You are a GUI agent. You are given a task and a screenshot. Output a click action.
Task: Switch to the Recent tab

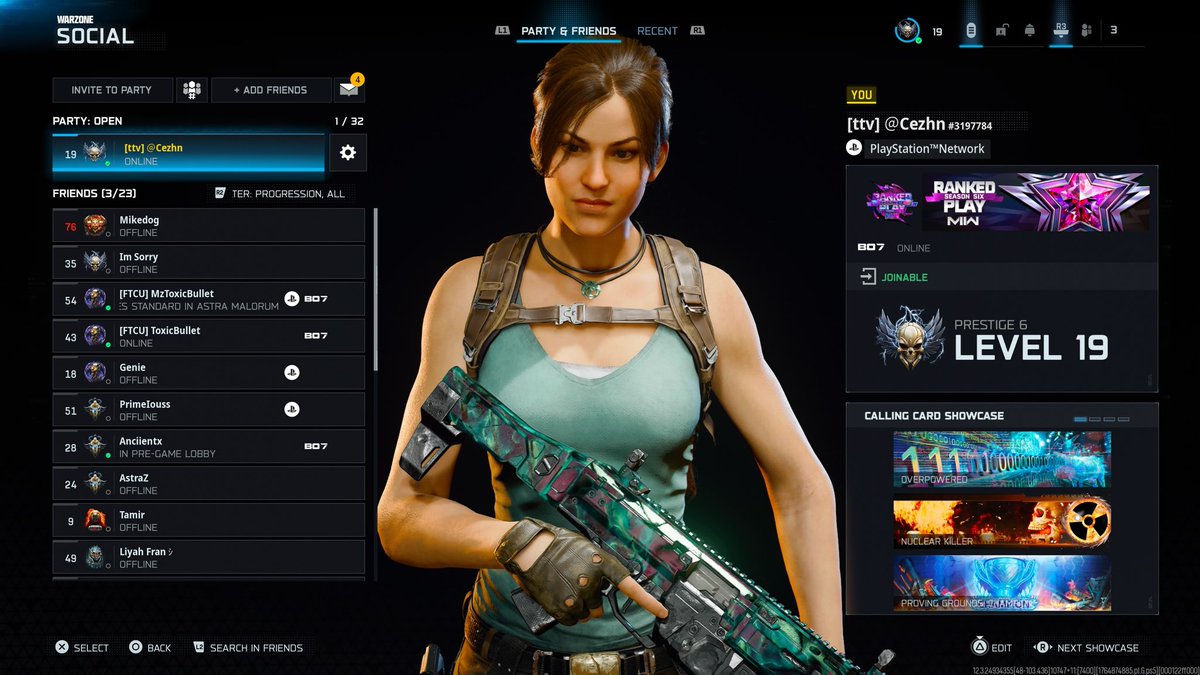[657, 31]
